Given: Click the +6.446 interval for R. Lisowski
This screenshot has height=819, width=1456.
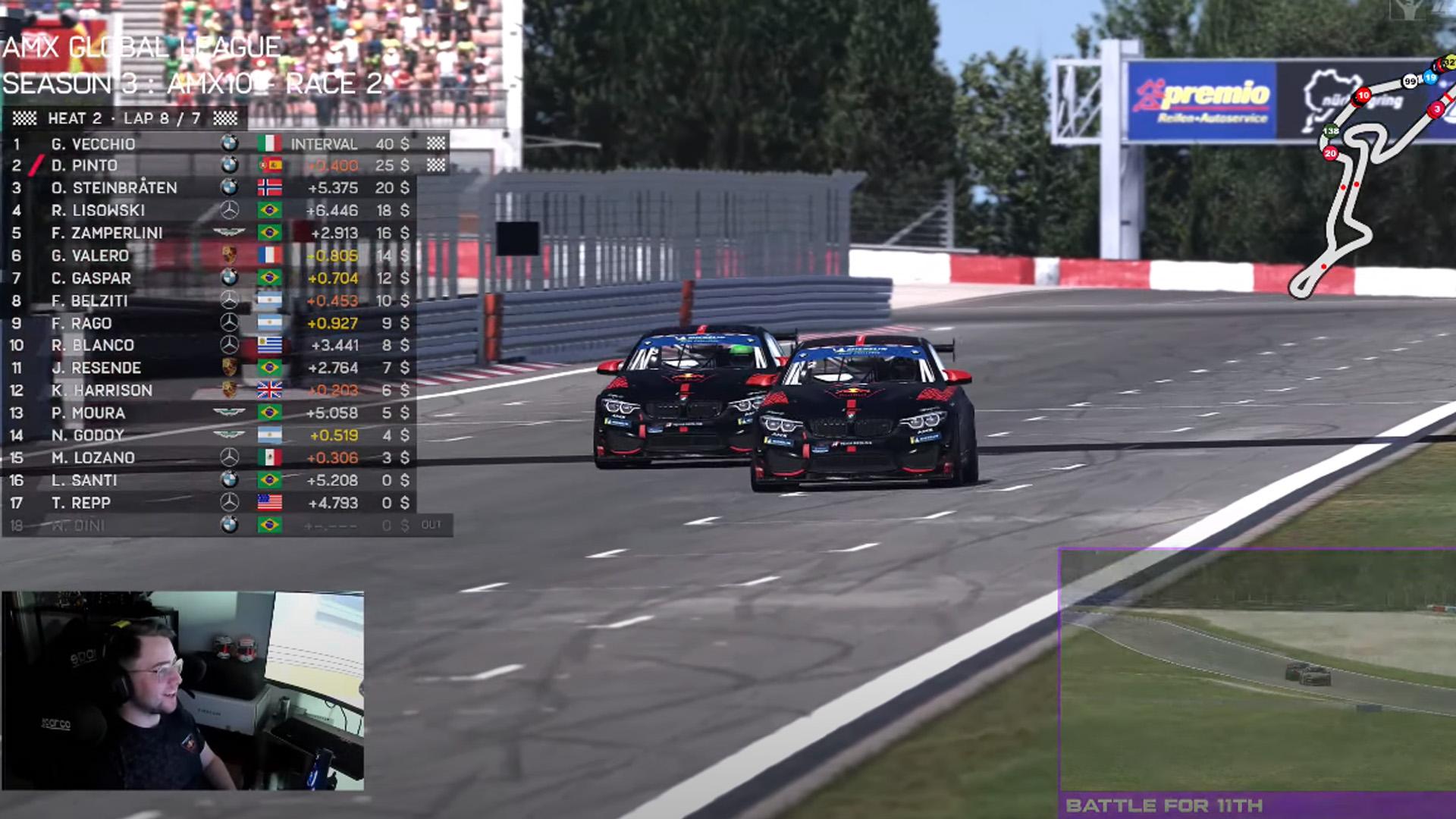Looking at the screenshot, I should pyautogui.click(x=334, y=210).
